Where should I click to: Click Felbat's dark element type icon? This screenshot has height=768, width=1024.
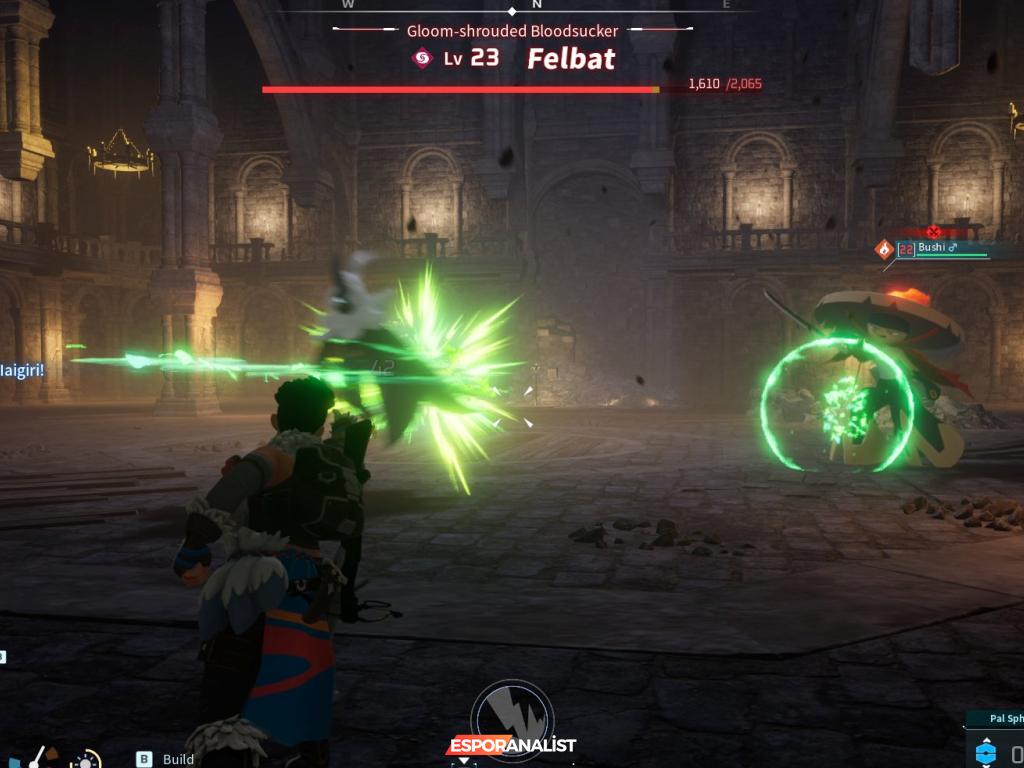[422, 58]
